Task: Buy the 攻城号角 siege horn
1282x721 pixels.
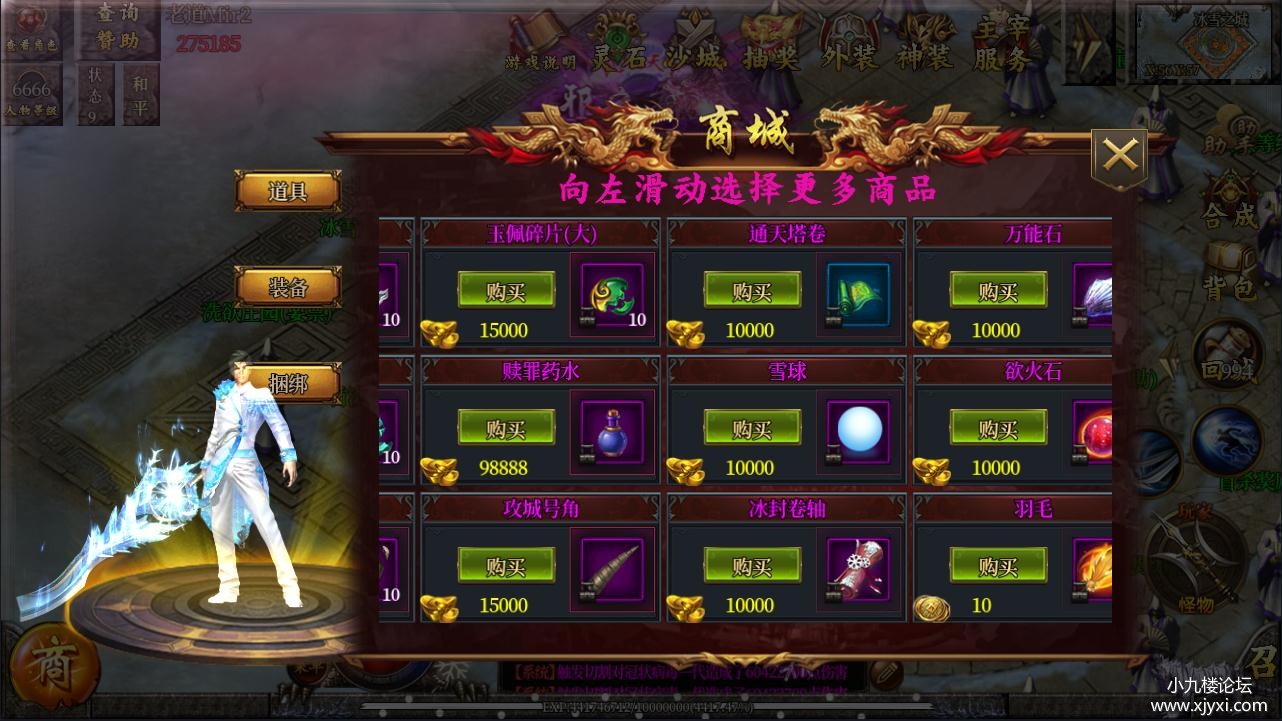Action: coord(506,567)
